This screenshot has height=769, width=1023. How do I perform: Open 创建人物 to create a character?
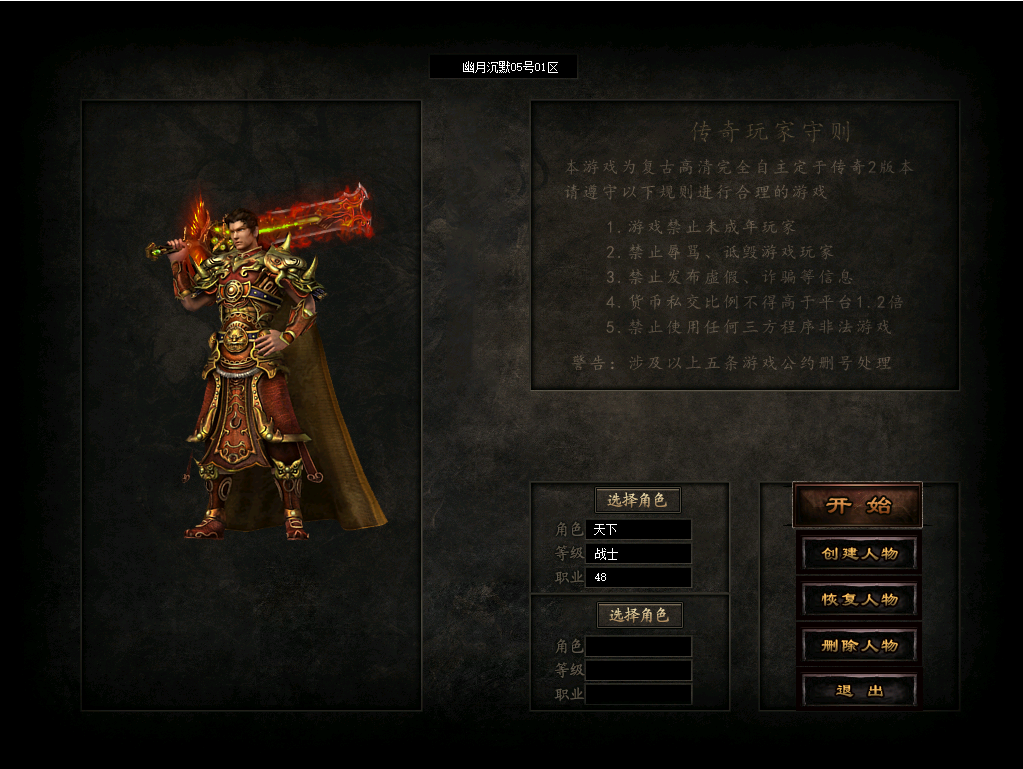[x=859, y=553]
